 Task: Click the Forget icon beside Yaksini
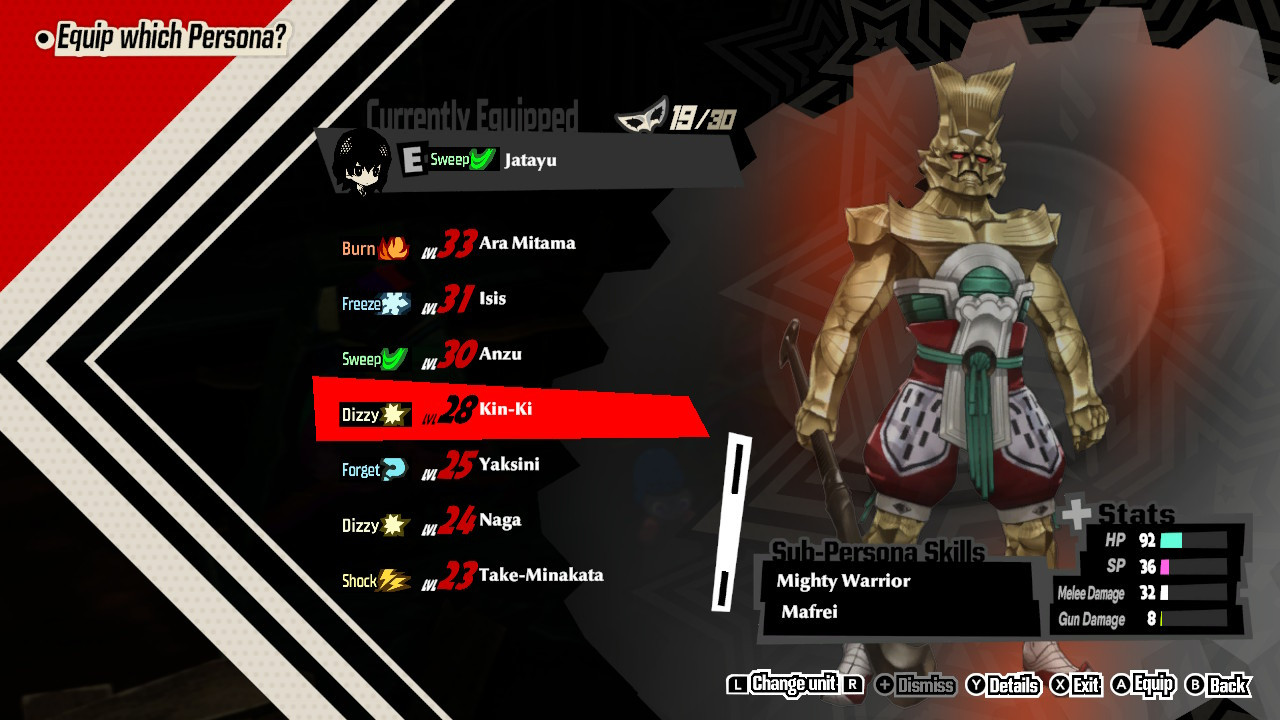click(393, 464)
